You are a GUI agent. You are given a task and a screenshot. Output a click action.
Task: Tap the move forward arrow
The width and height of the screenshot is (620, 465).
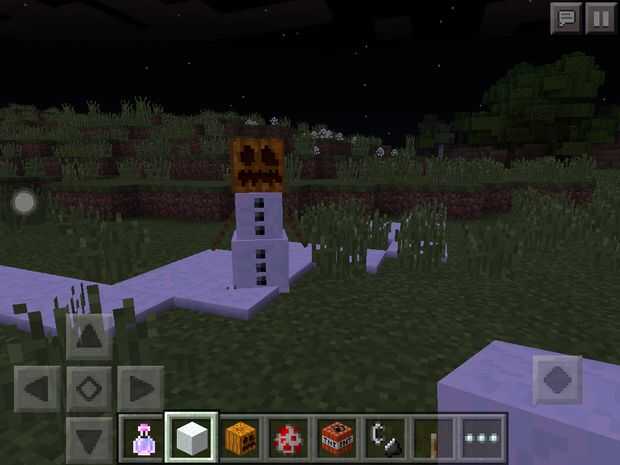pos(88,337)
